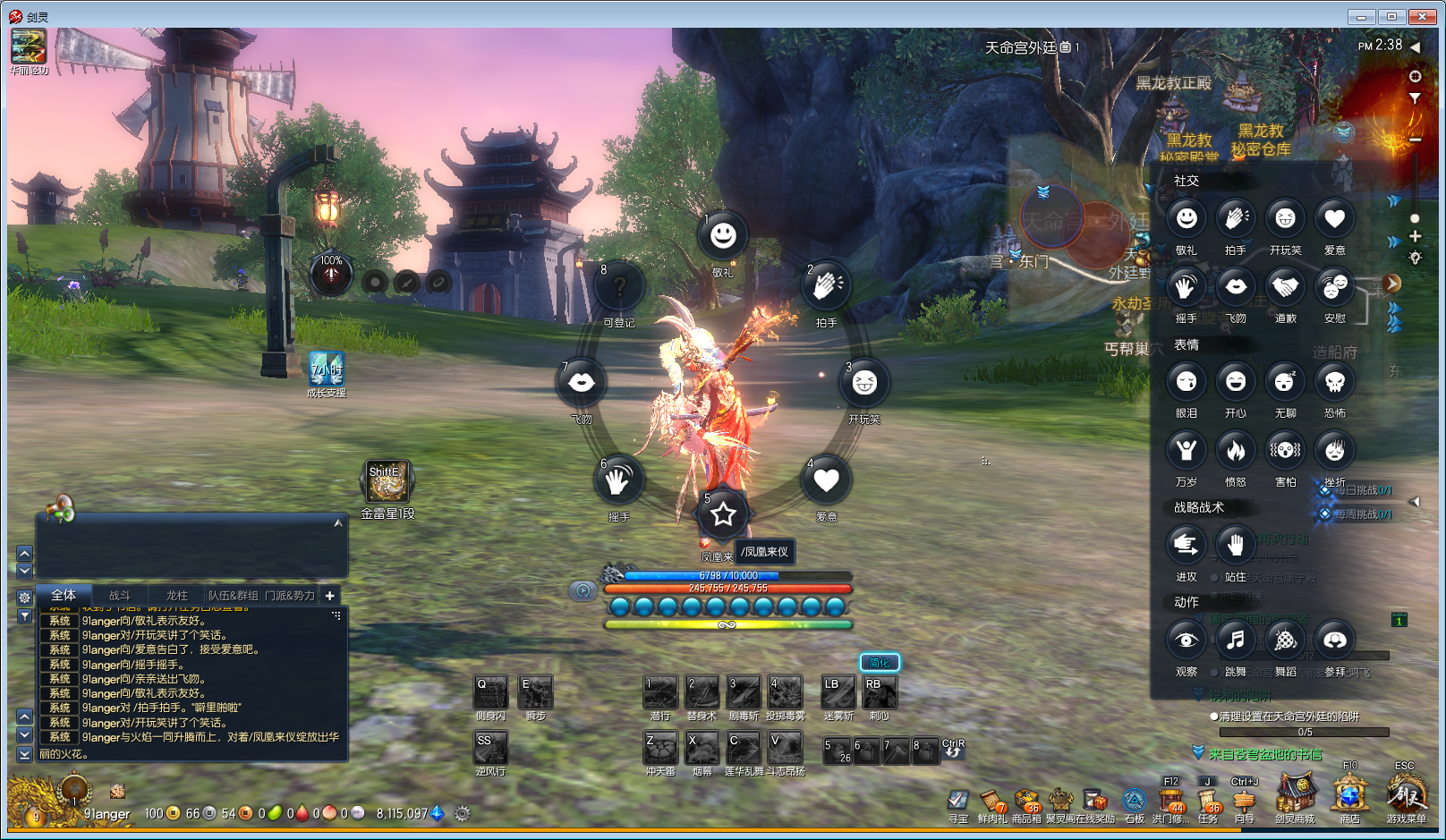Show the 门派&势力 chat tab
Image resolution: width=1446 pixels, height=840 pixels.
290,596
